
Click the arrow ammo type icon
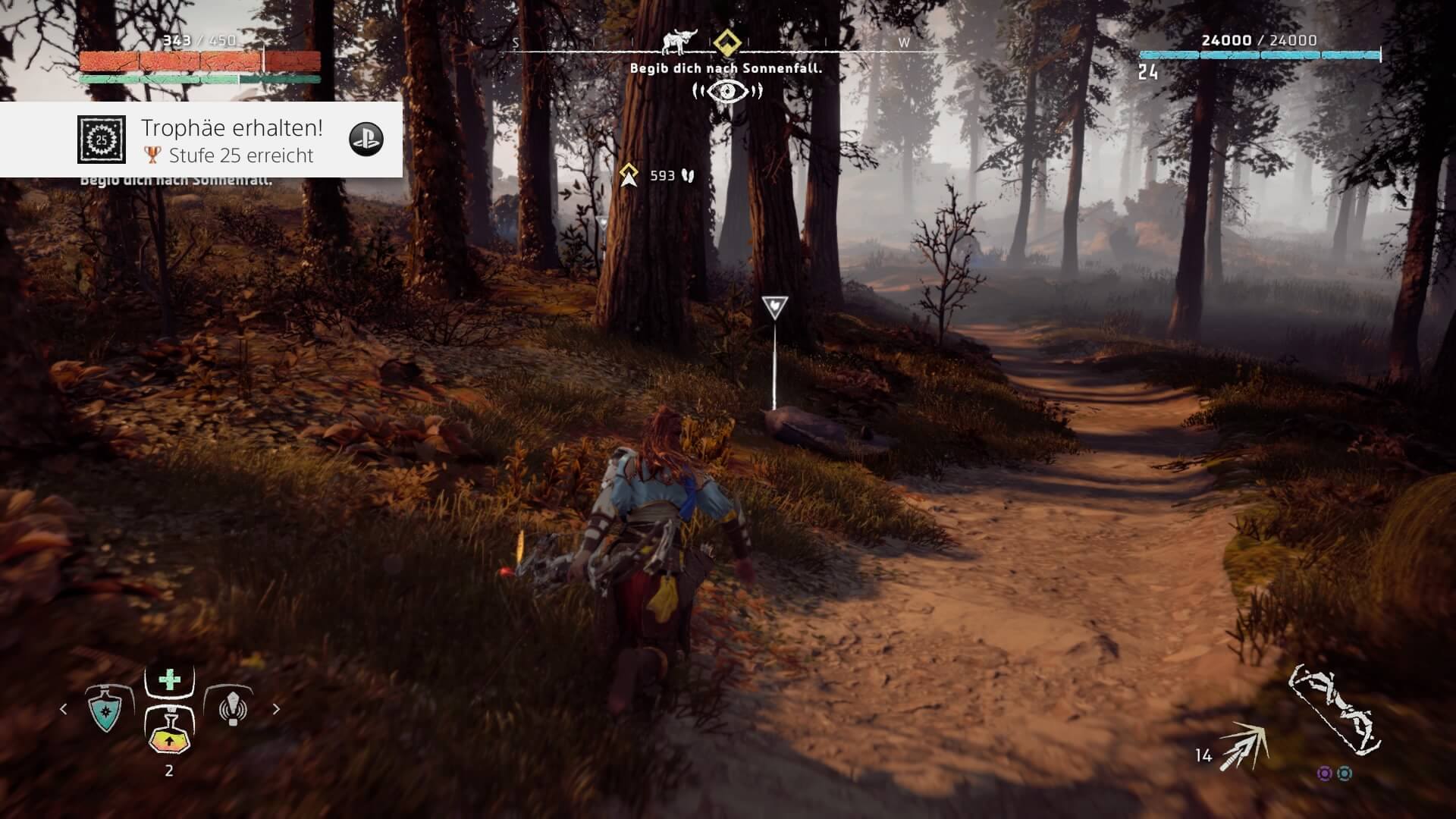[x=1245, y=746]
